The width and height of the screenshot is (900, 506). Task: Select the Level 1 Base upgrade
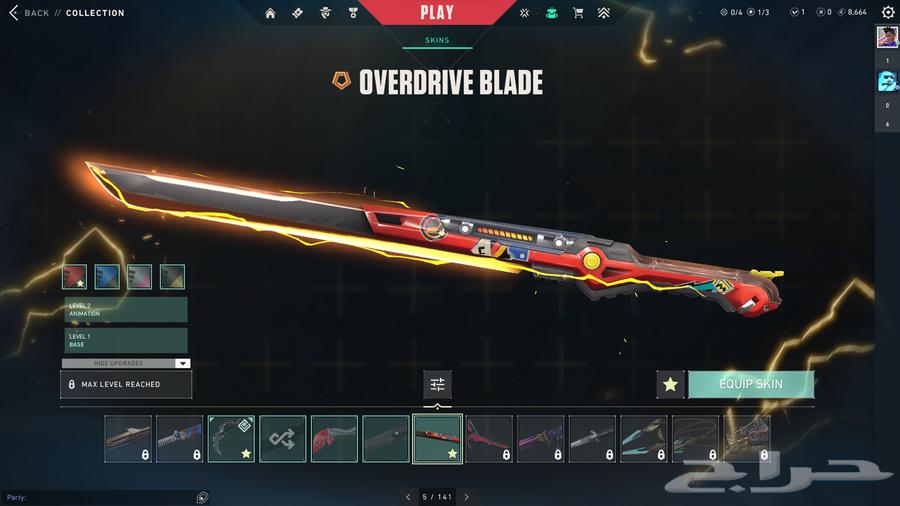click(126, 341)
